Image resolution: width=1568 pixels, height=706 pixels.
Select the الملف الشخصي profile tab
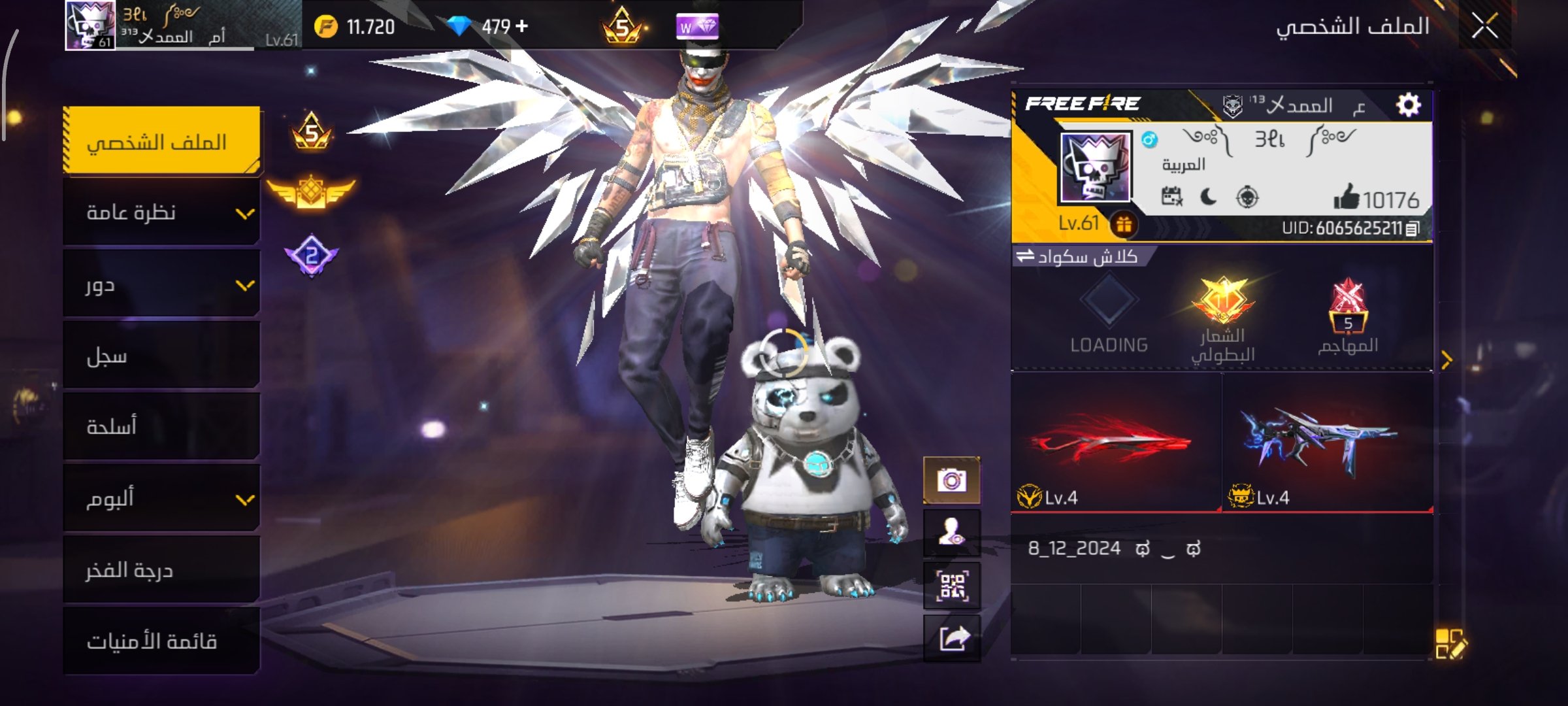162,141
